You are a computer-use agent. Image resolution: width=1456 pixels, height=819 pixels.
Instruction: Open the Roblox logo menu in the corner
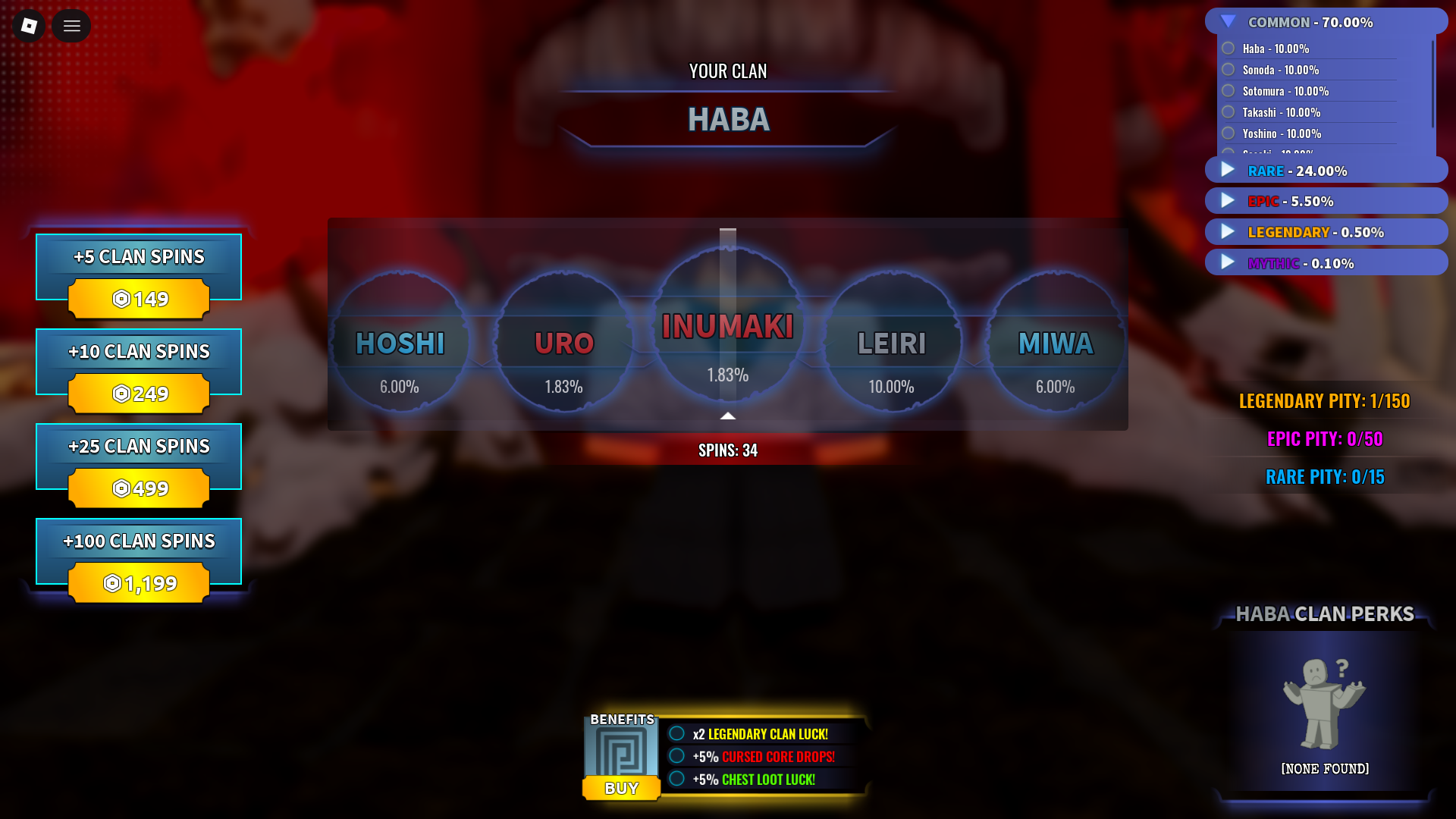pos(28,25)
